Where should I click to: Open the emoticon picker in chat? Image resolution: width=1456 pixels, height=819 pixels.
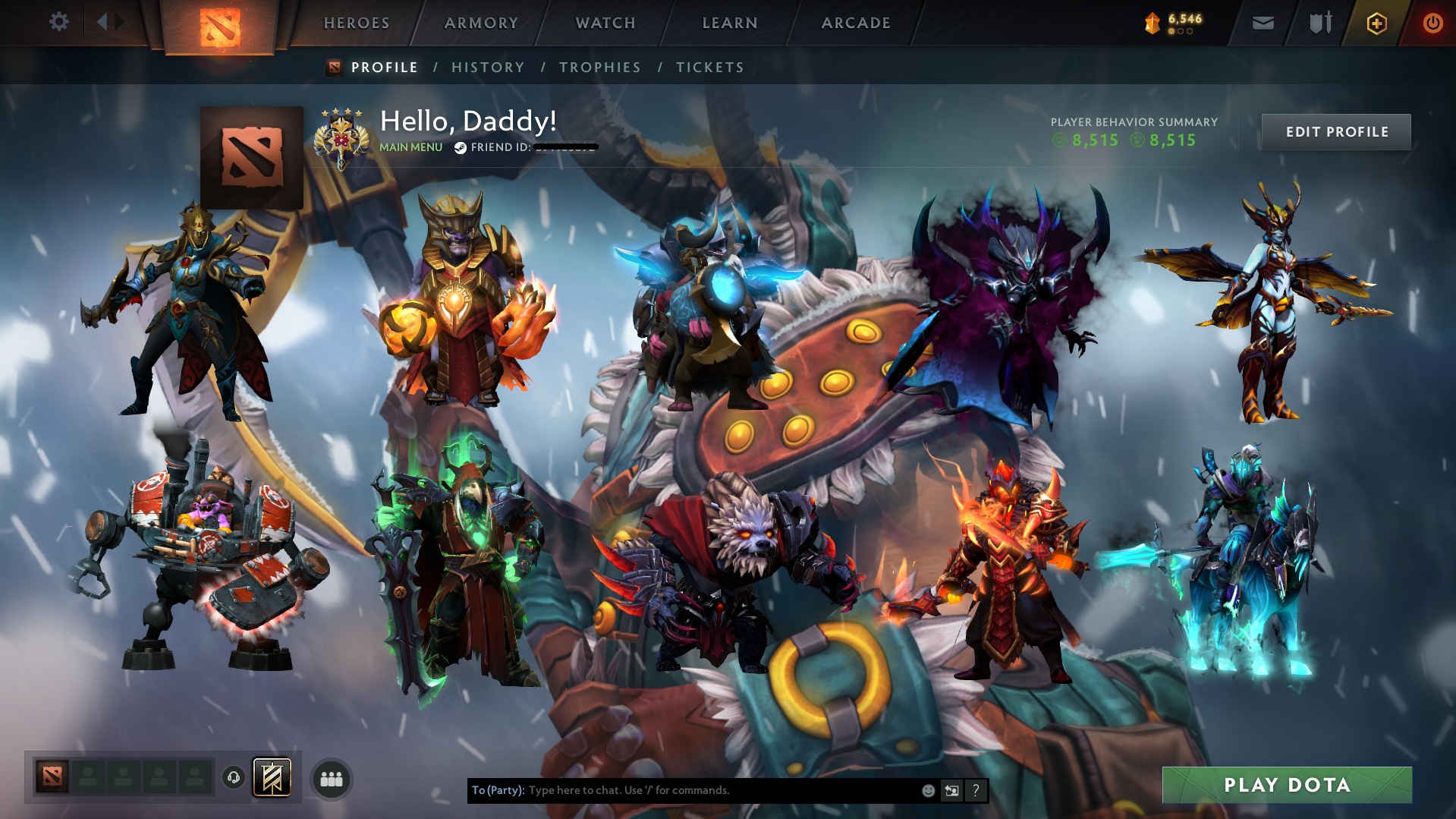pos(928,790)
